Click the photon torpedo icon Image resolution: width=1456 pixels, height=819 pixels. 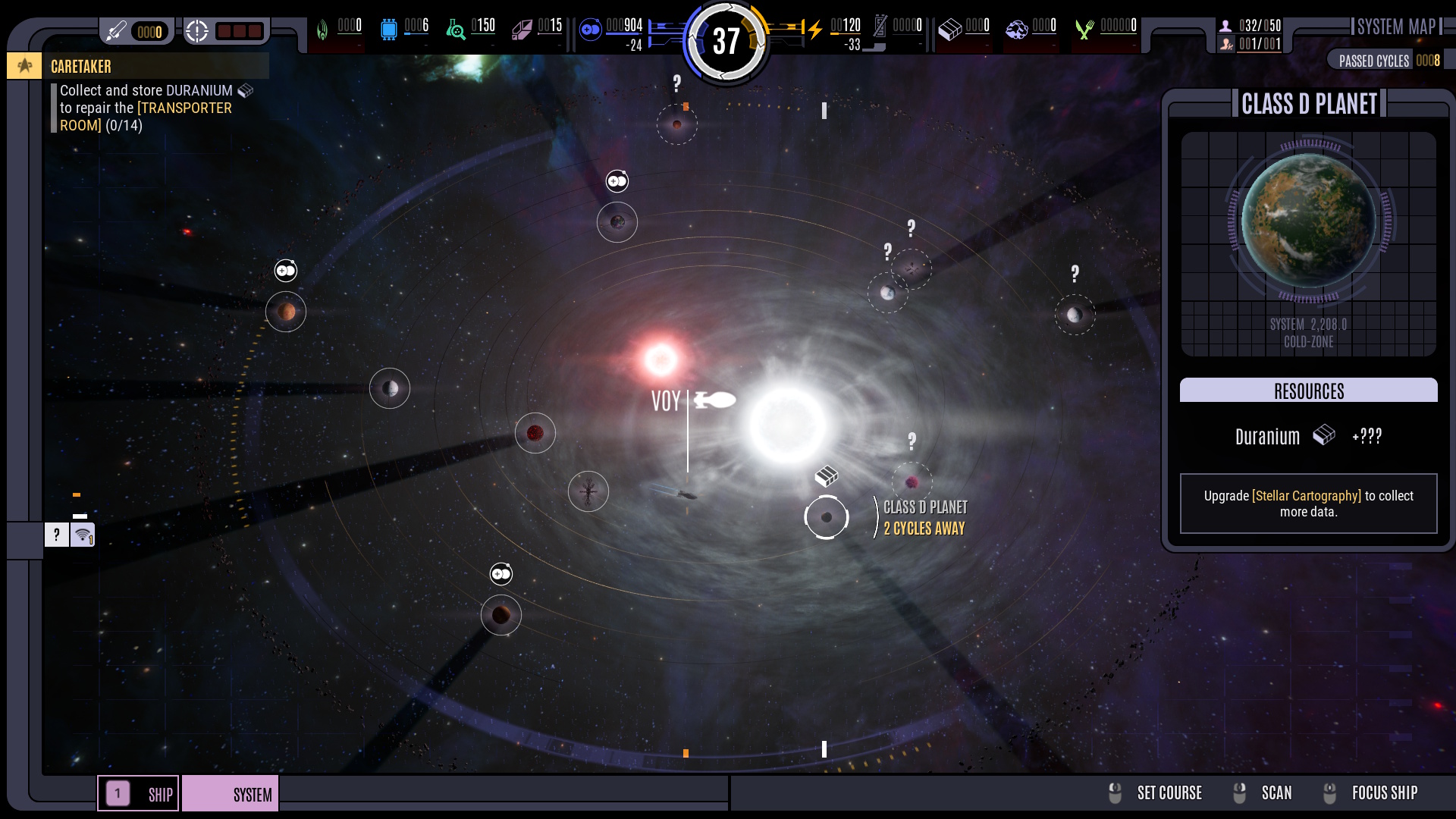pyautogui.click(x=116, y=31)
